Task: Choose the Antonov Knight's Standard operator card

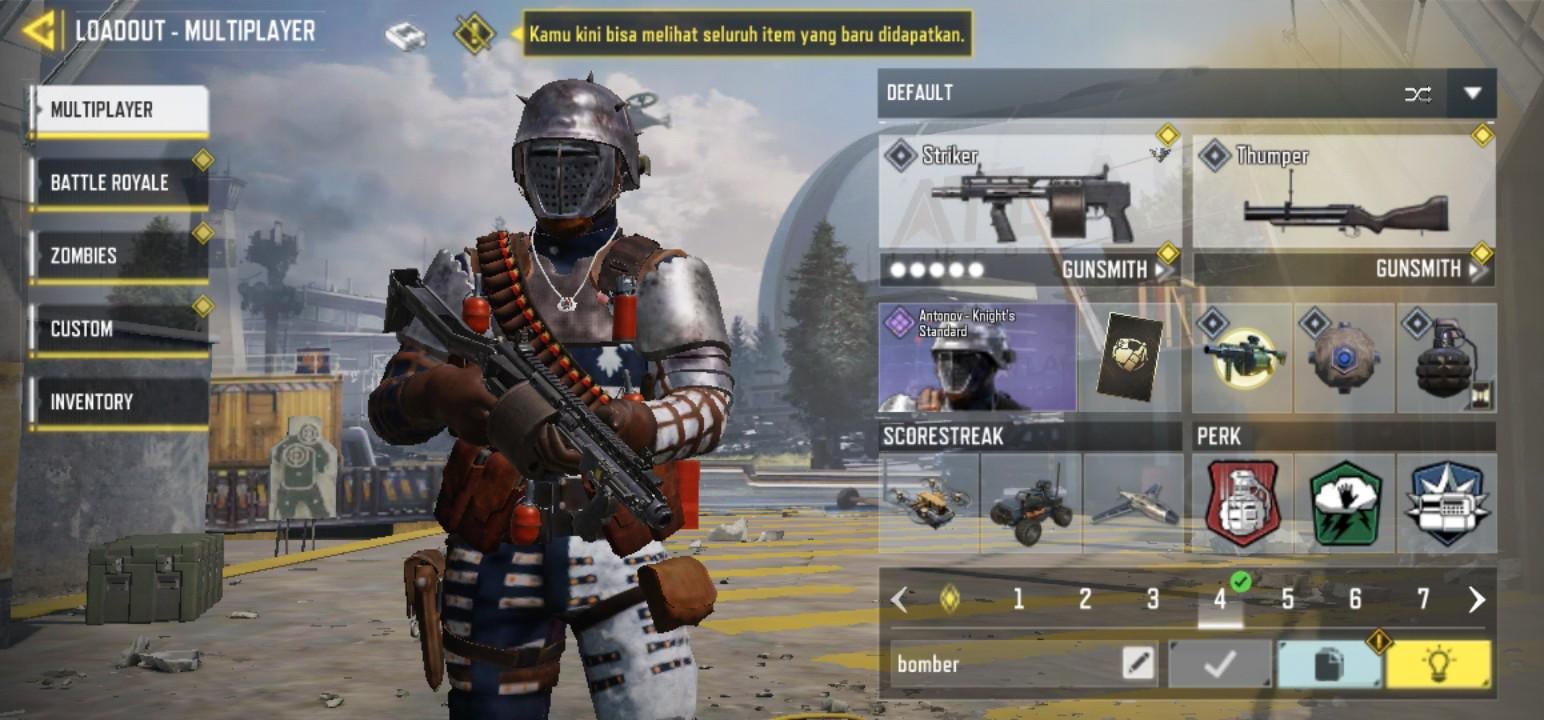Action: click(x=977, y=358)
